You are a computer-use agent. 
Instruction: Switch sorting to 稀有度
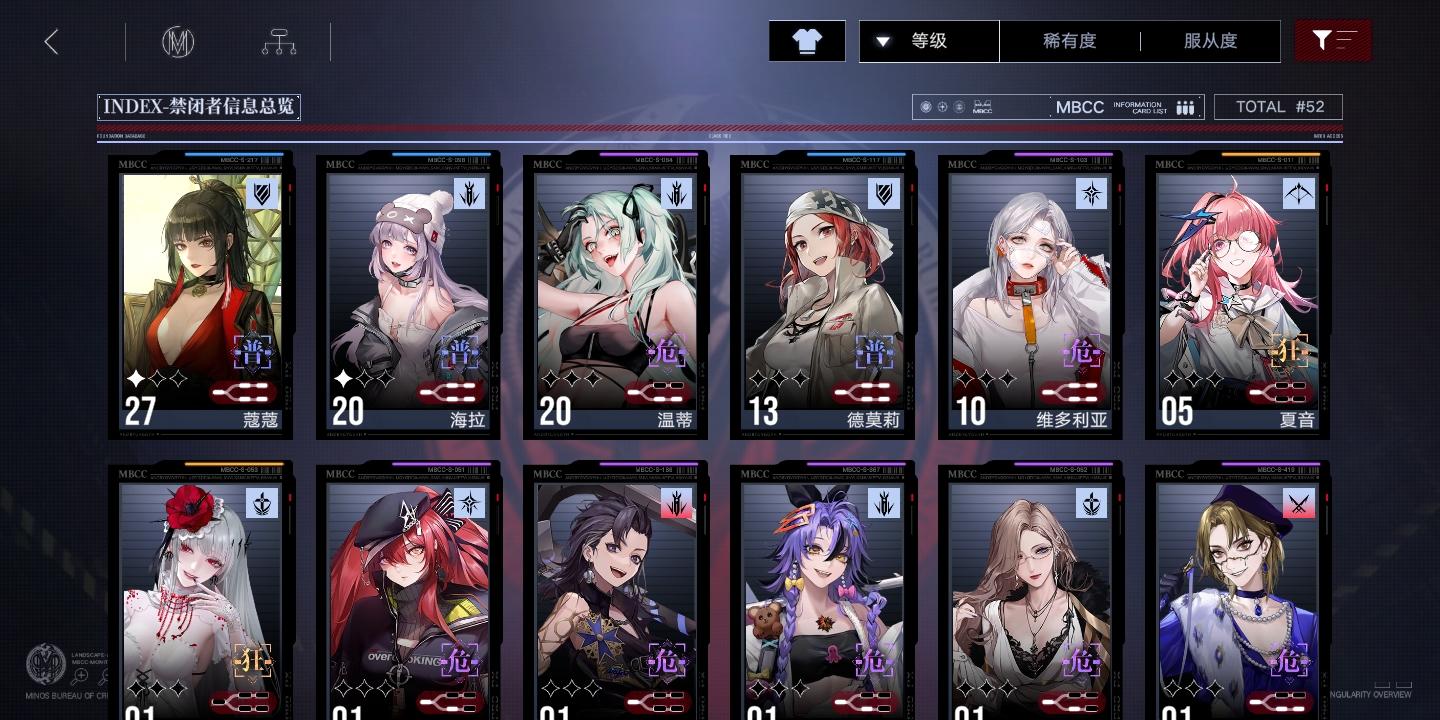tap(1071, 41)
